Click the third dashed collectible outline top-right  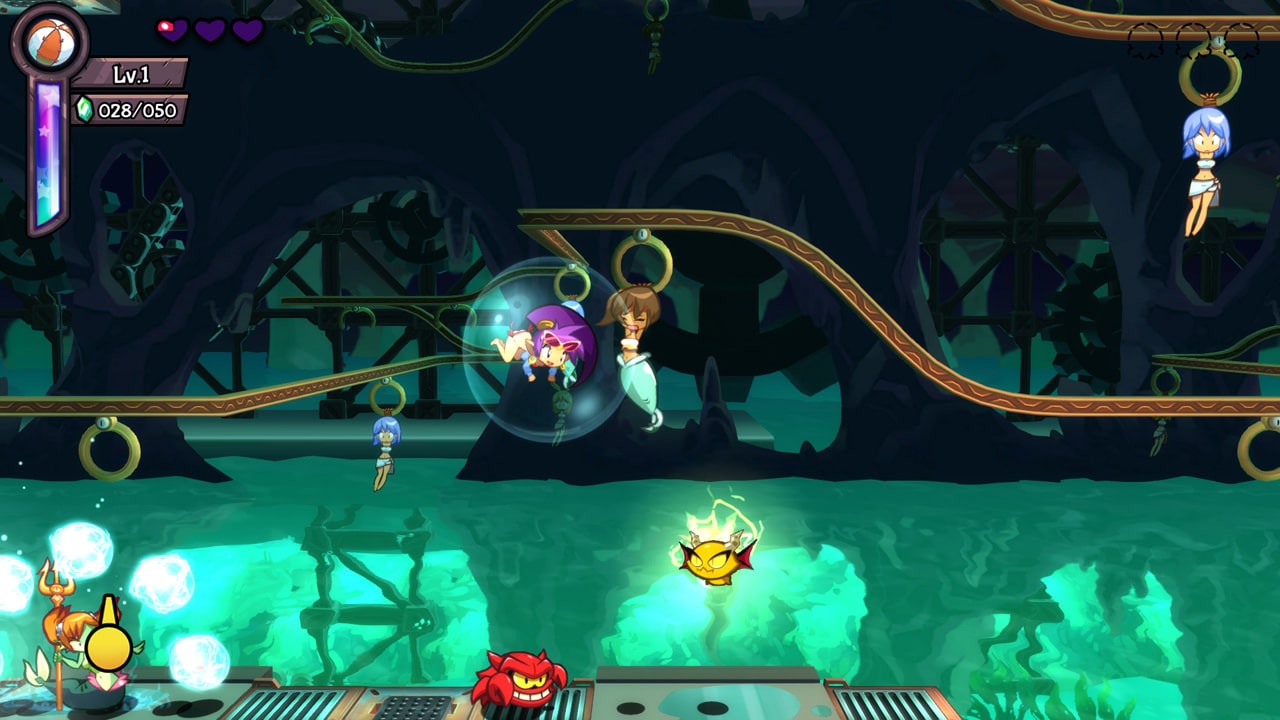click(x=1243, y=42)
